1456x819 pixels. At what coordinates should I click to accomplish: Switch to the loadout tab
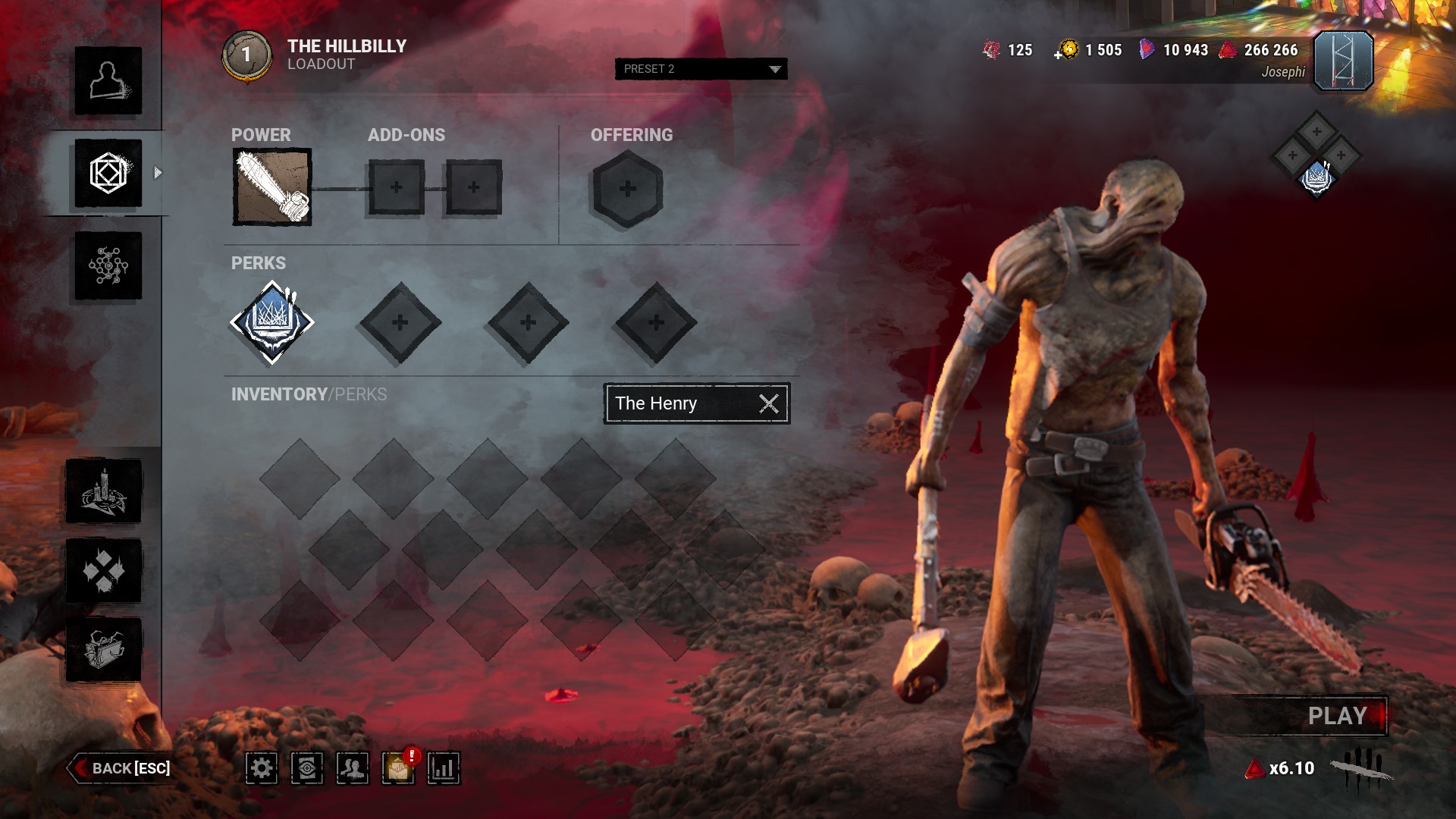click(108, 173)
